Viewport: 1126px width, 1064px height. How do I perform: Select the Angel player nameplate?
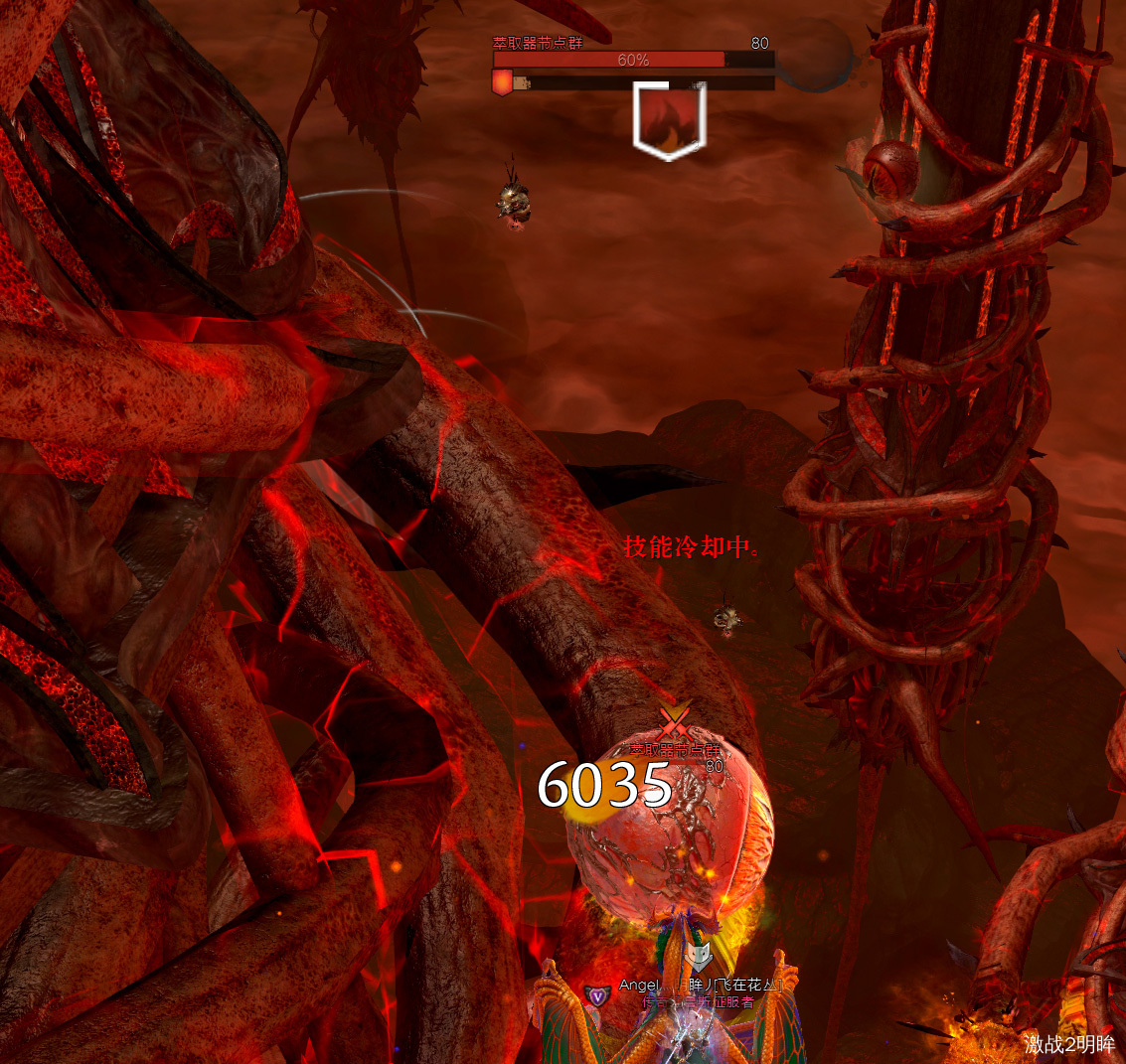[x=701, y=986]
